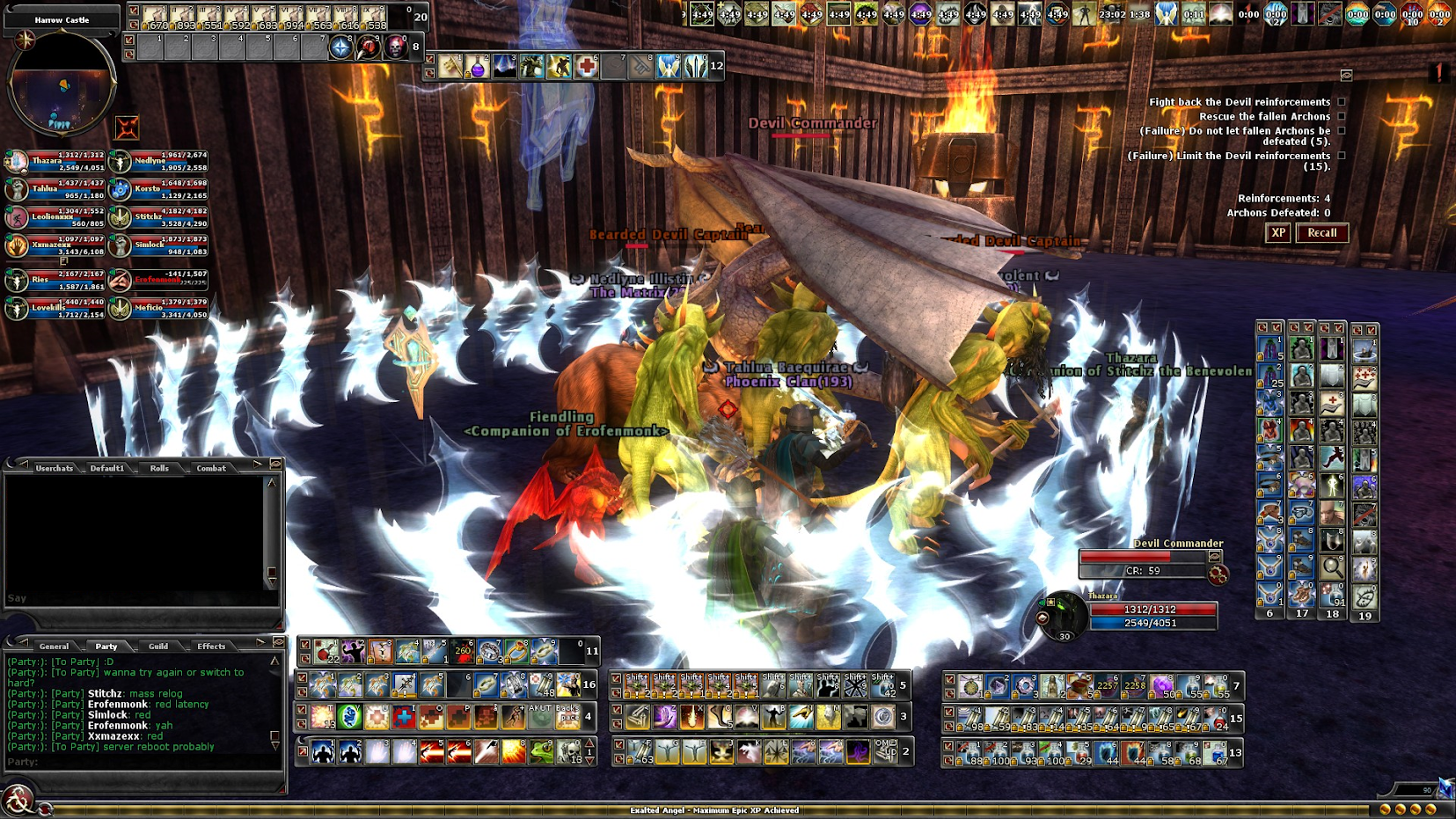Viewport: 1456px width, 819px height.
Task: Toggle the Fight back Devil reinforcements checkbox
Action: (x=1342, y=102)
